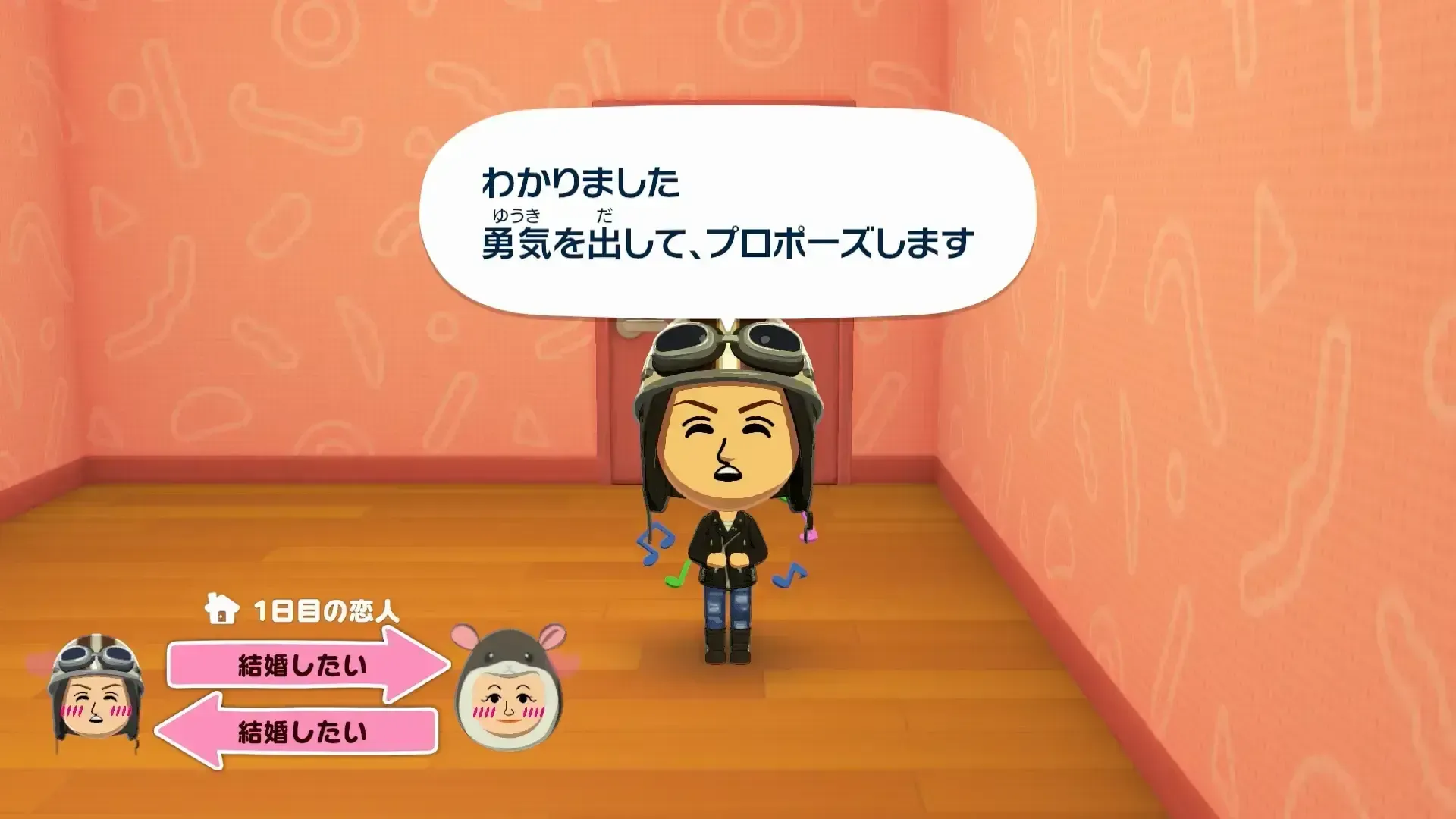This screenshot has height=819, width=1456.
Task: Click the わかりました dialog line
Action: click(x=580, y=180)
